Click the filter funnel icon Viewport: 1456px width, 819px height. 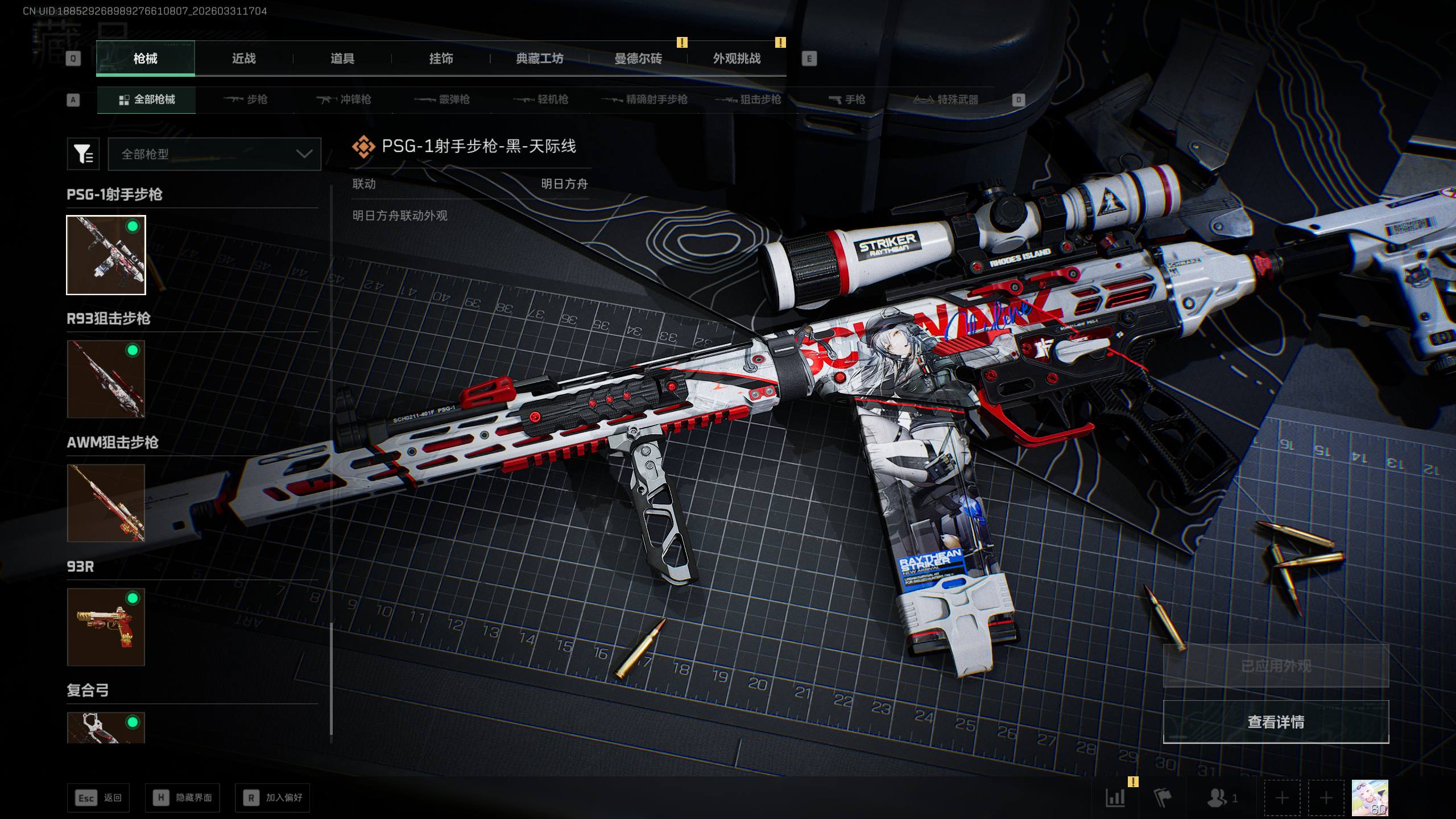point(83,154)
